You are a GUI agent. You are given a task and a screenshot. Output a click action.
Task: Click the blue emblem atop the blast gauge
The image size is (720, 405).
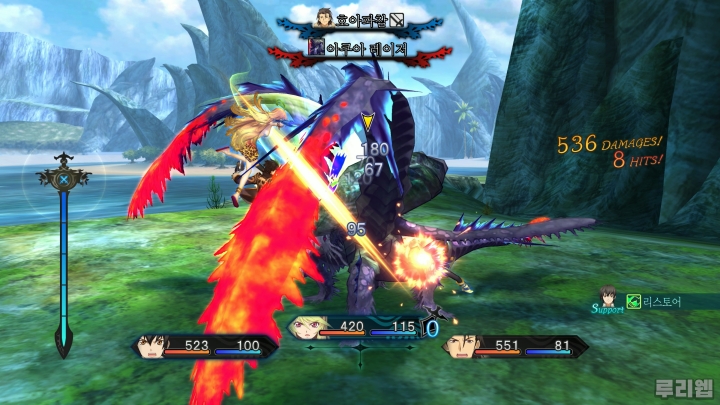[64, 180]
